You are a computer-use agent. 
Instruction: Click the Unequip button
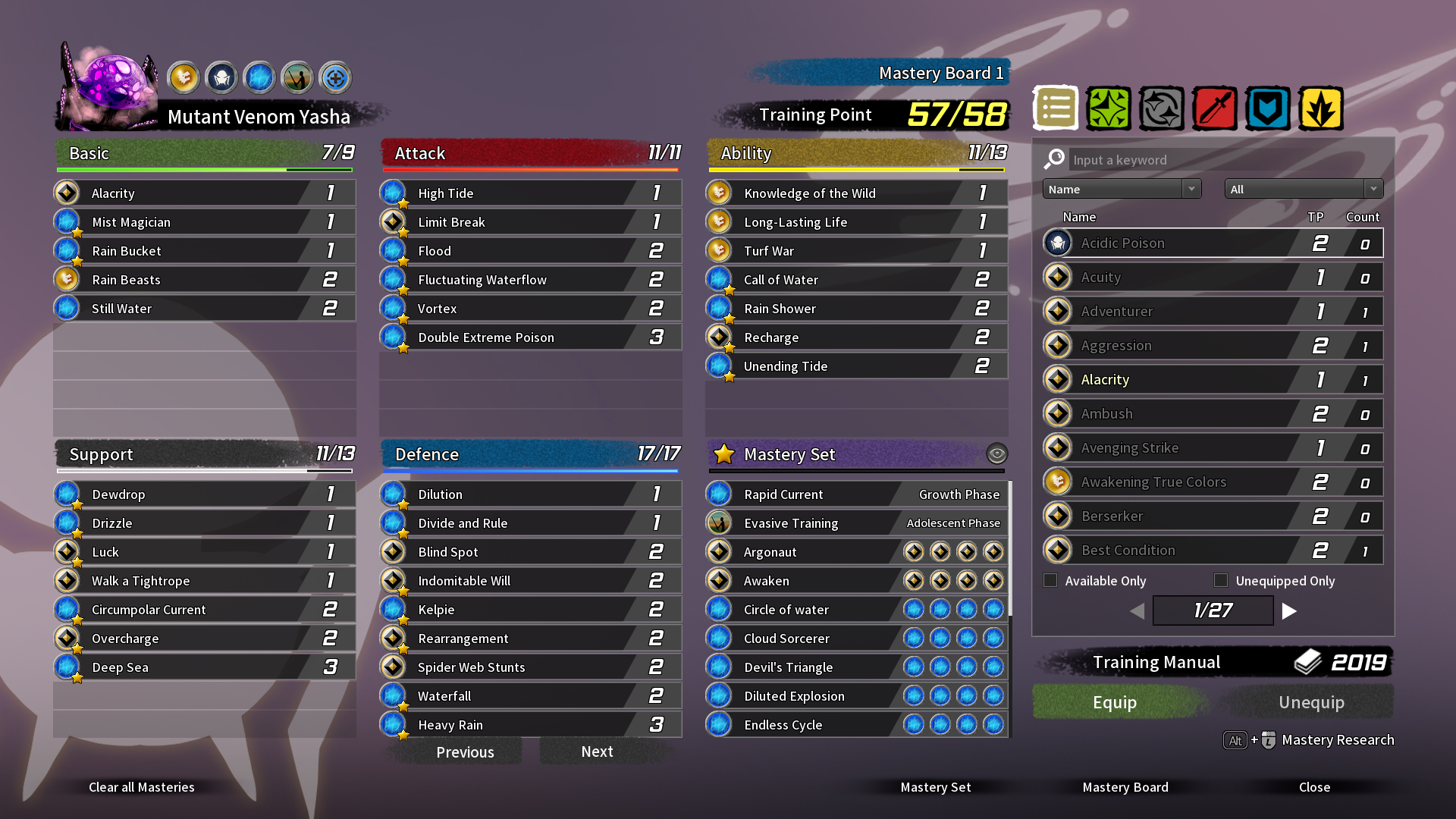[1311, 702]
